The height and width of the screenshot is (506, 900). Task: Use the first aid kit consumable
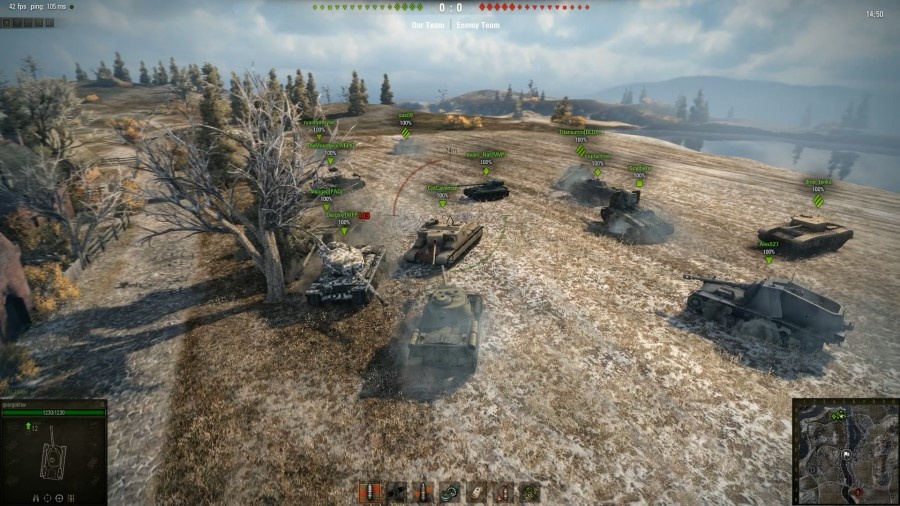[476, 492]
